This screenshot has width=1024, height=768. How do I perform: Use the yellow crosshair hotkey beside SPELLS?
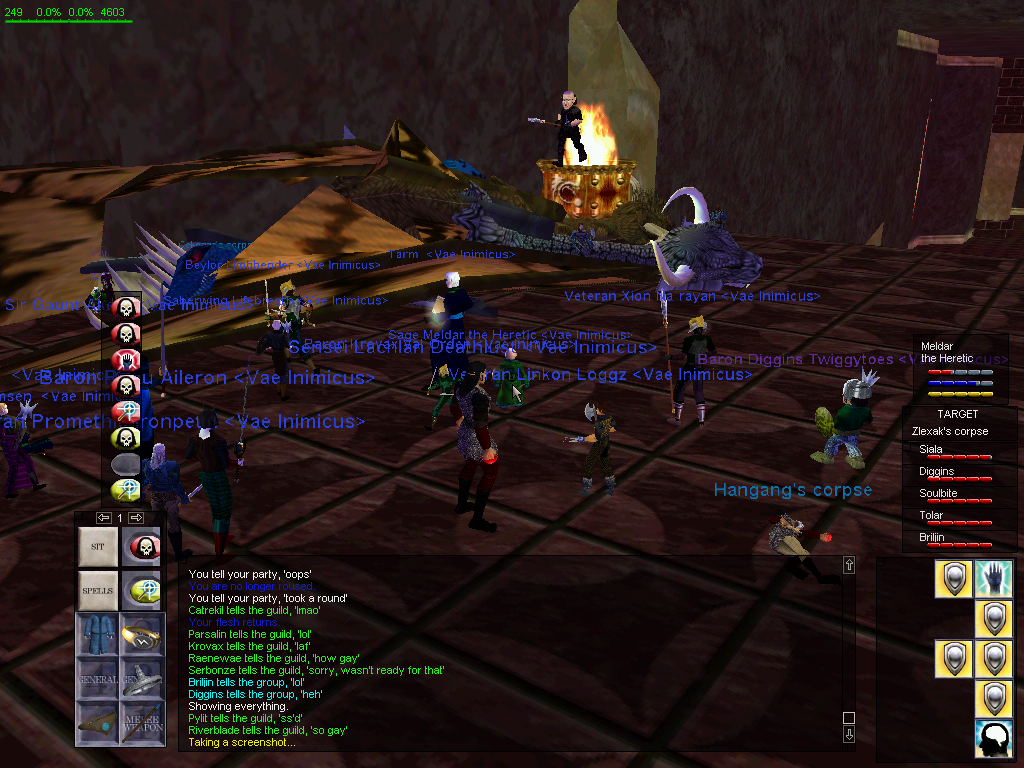pyautogui.click(x=142, y=591)
